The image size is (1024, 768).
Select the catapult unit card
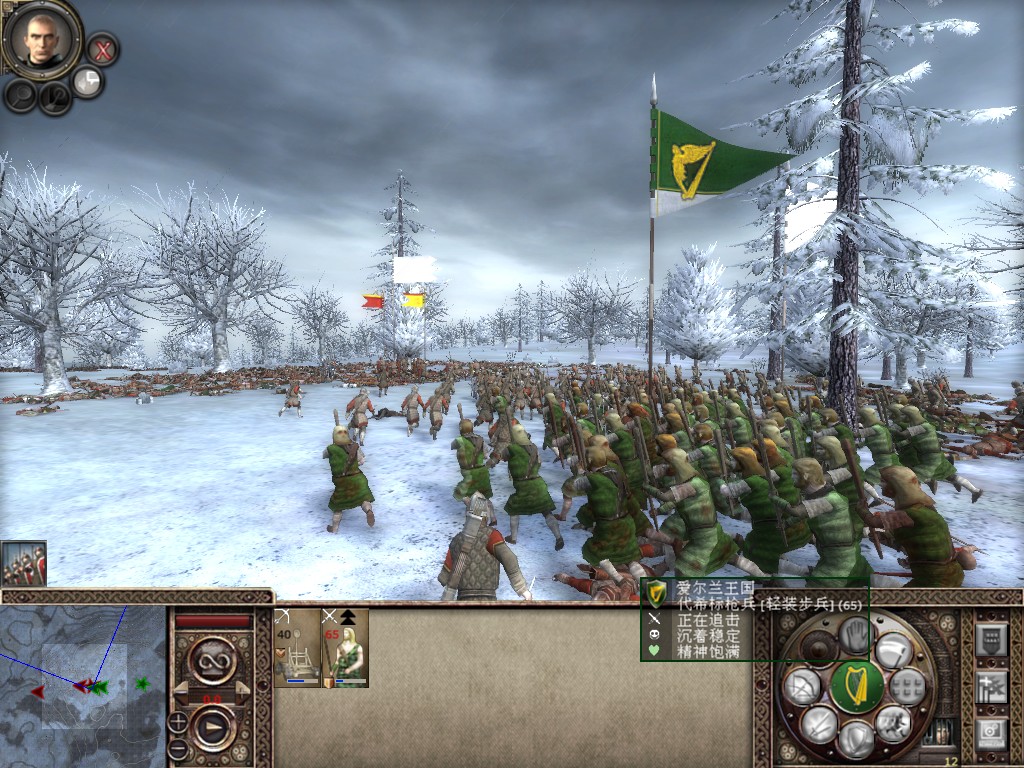point(297,647)
